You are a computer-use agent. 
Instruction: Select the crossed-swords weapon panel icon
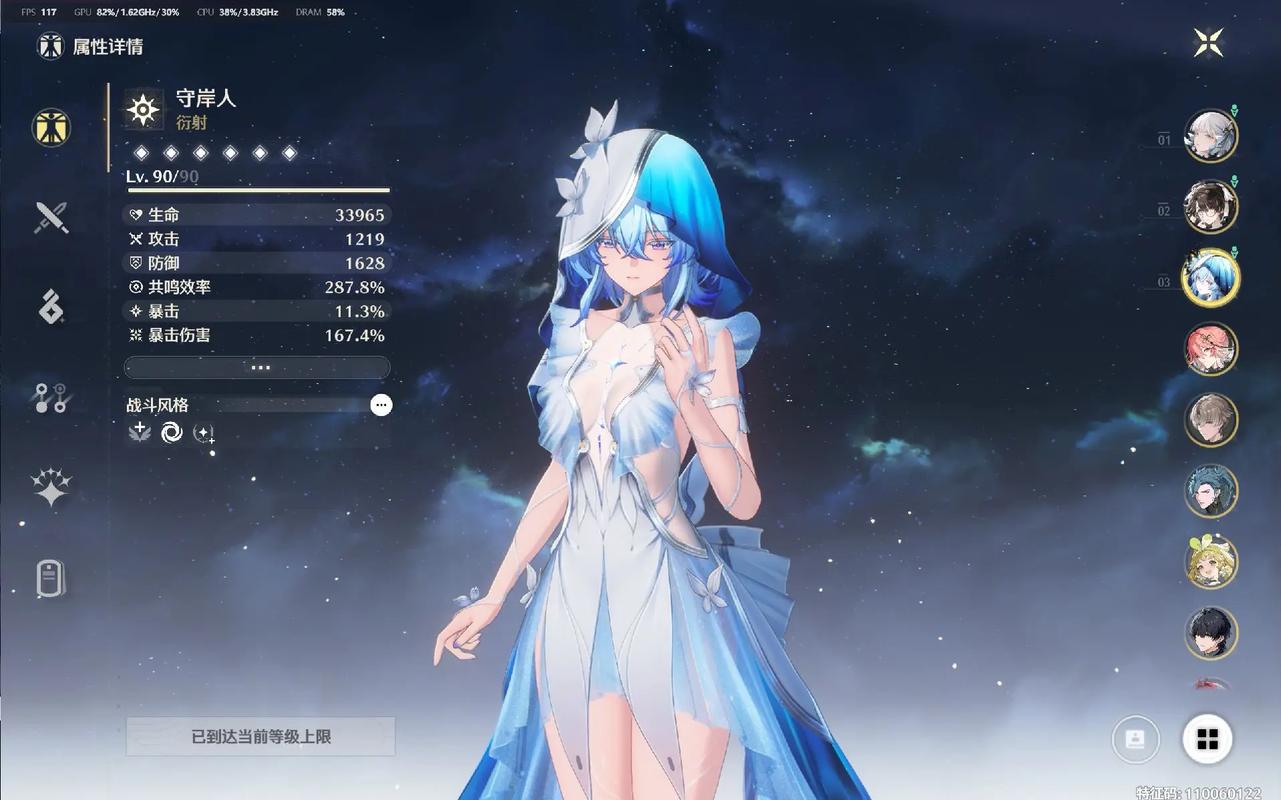[x=51, y=217]
